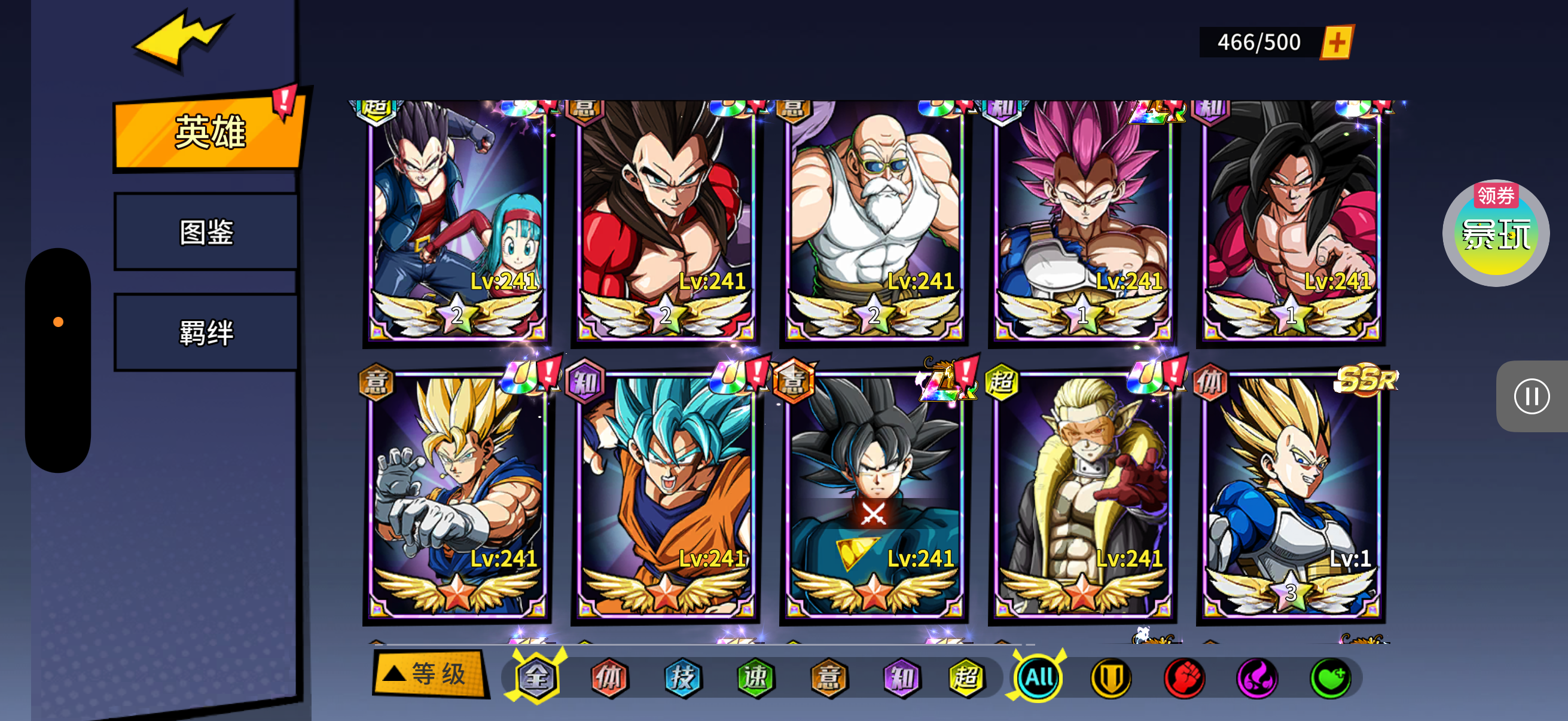The width and height of the screenshot is (1568, 721).
Task: Show only red fist attack-role heroes
Action: (1184, 677)
